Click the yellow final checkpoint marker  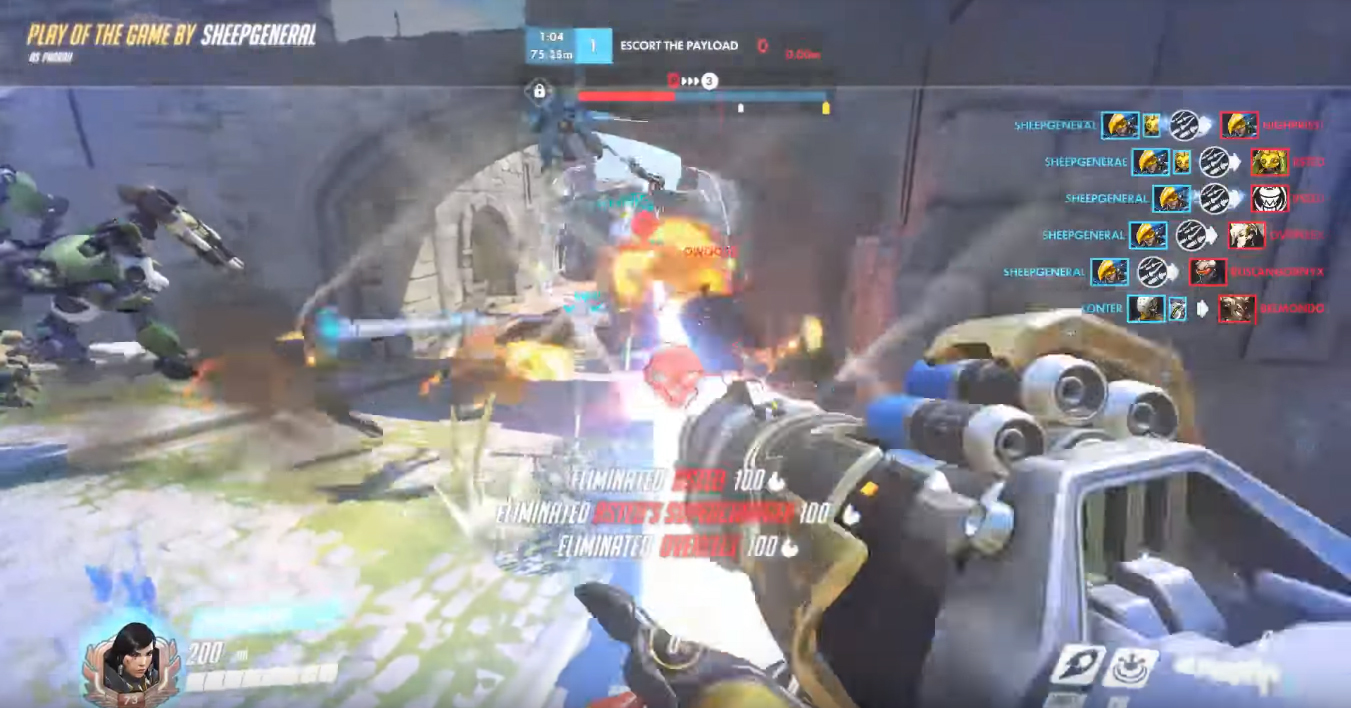(x=826, y=106)
